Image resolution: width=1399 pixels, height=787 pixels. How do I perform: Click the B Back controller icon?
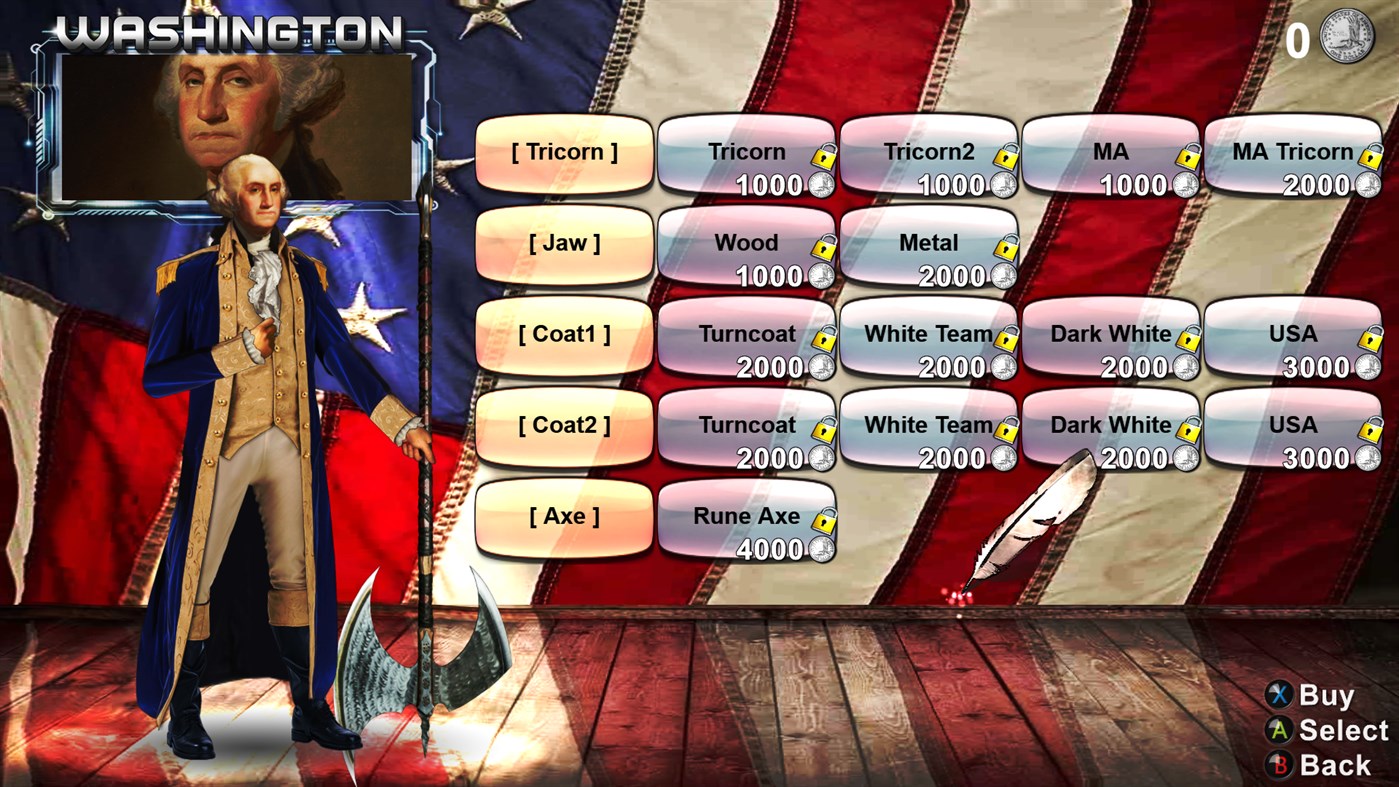point(1278,764)
